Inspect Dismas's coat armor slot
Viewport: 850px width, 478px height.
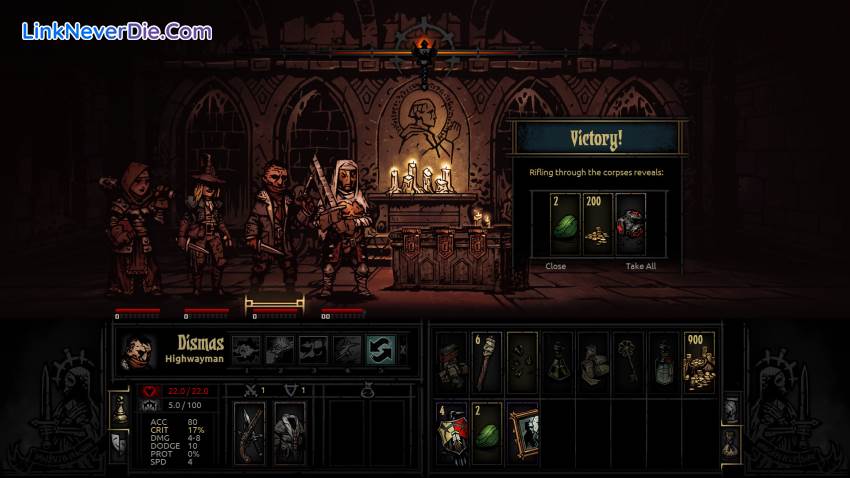point(289,432)
